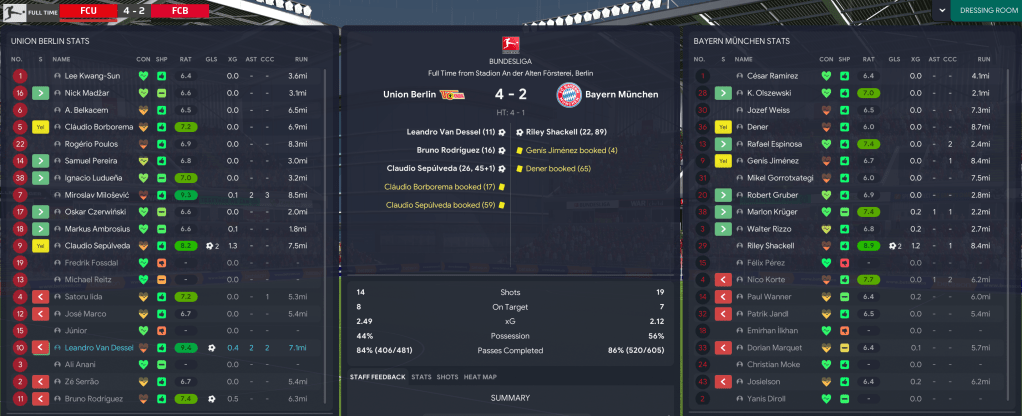Open the Shots tab
This screenshot has height=416, width=1022.
[447, 377]
